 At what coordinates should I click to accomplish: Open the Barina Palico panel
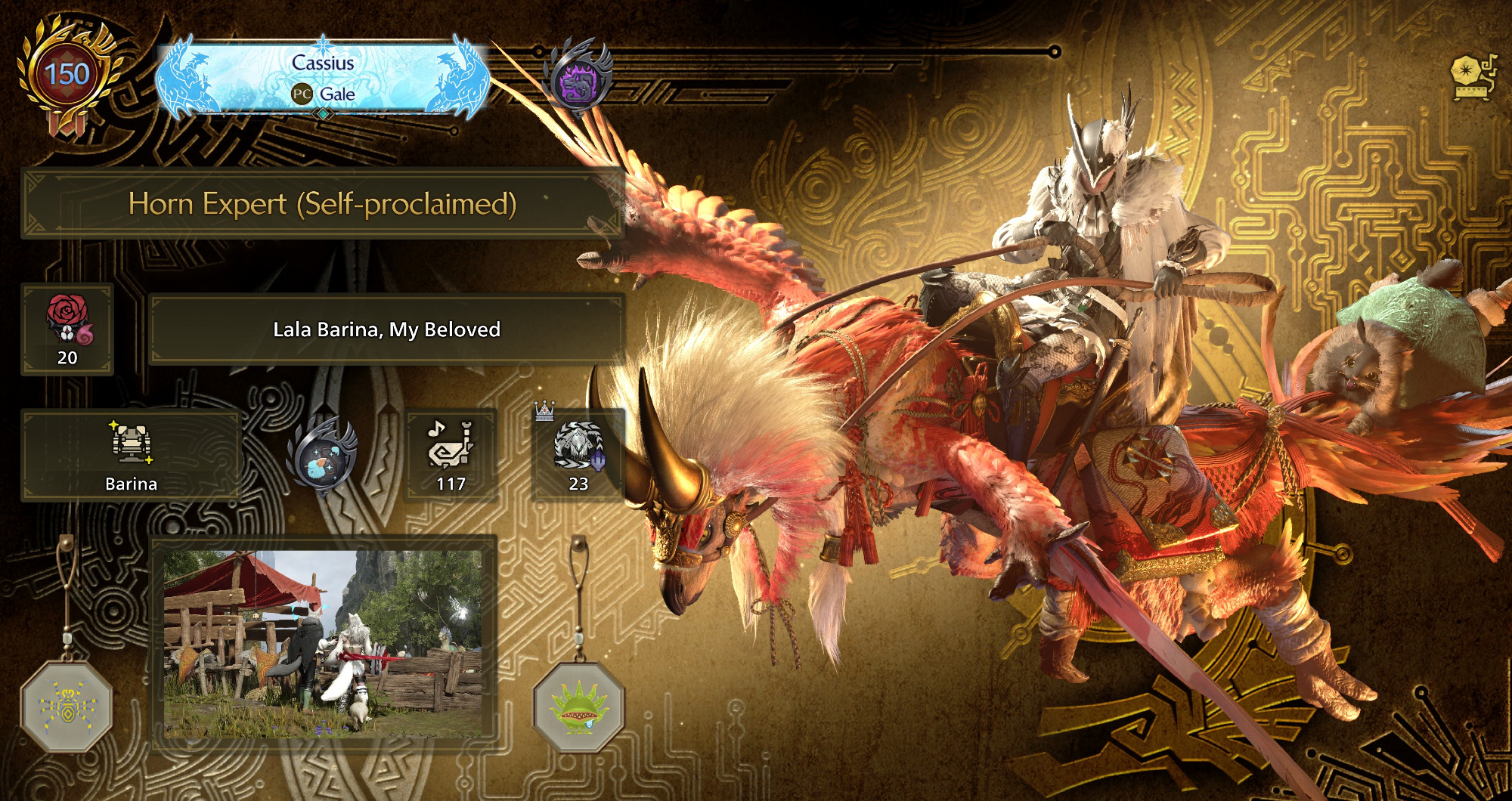(131, 455)
